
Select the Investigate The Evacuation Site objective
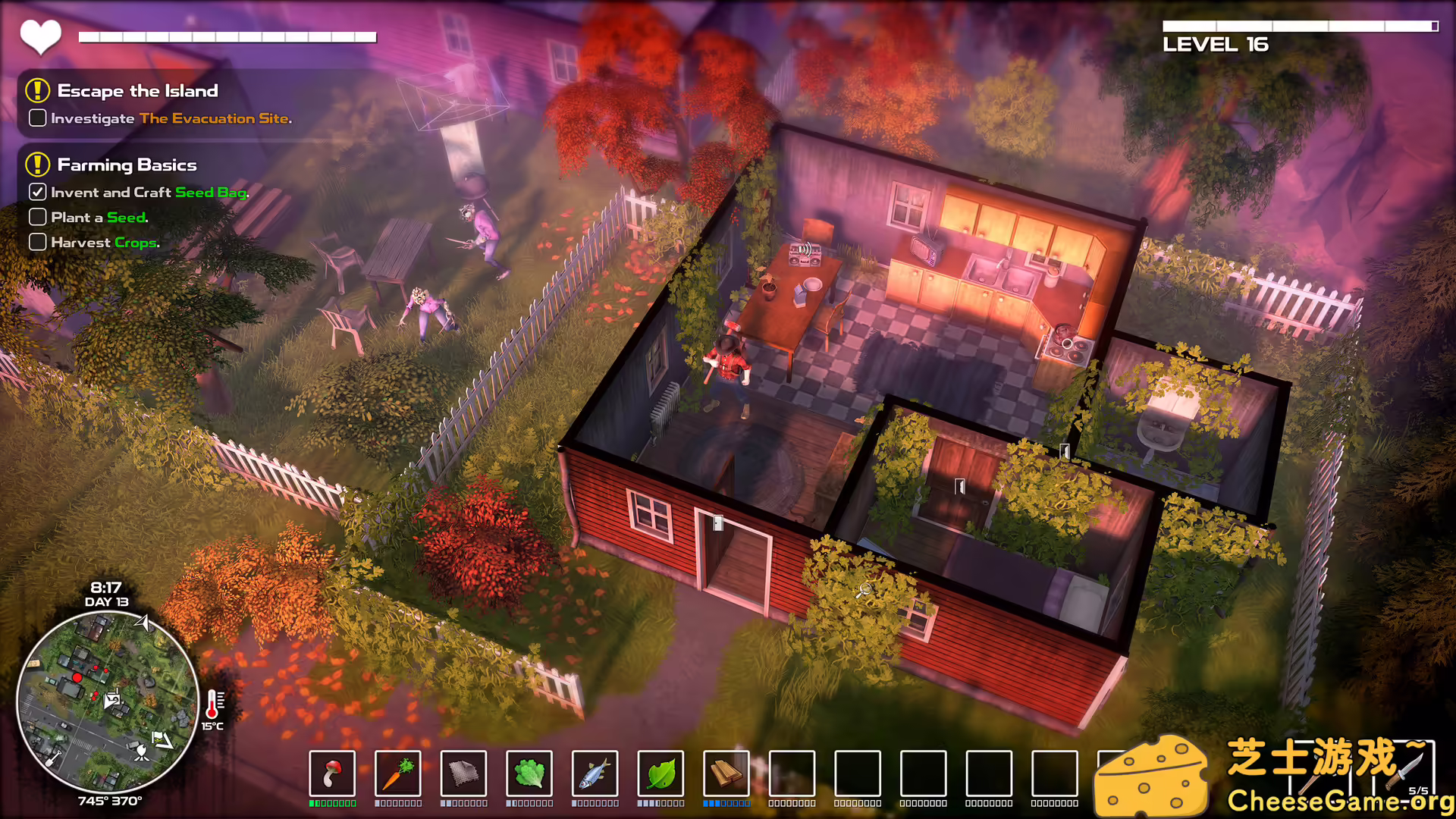click(x=171, y=118)
